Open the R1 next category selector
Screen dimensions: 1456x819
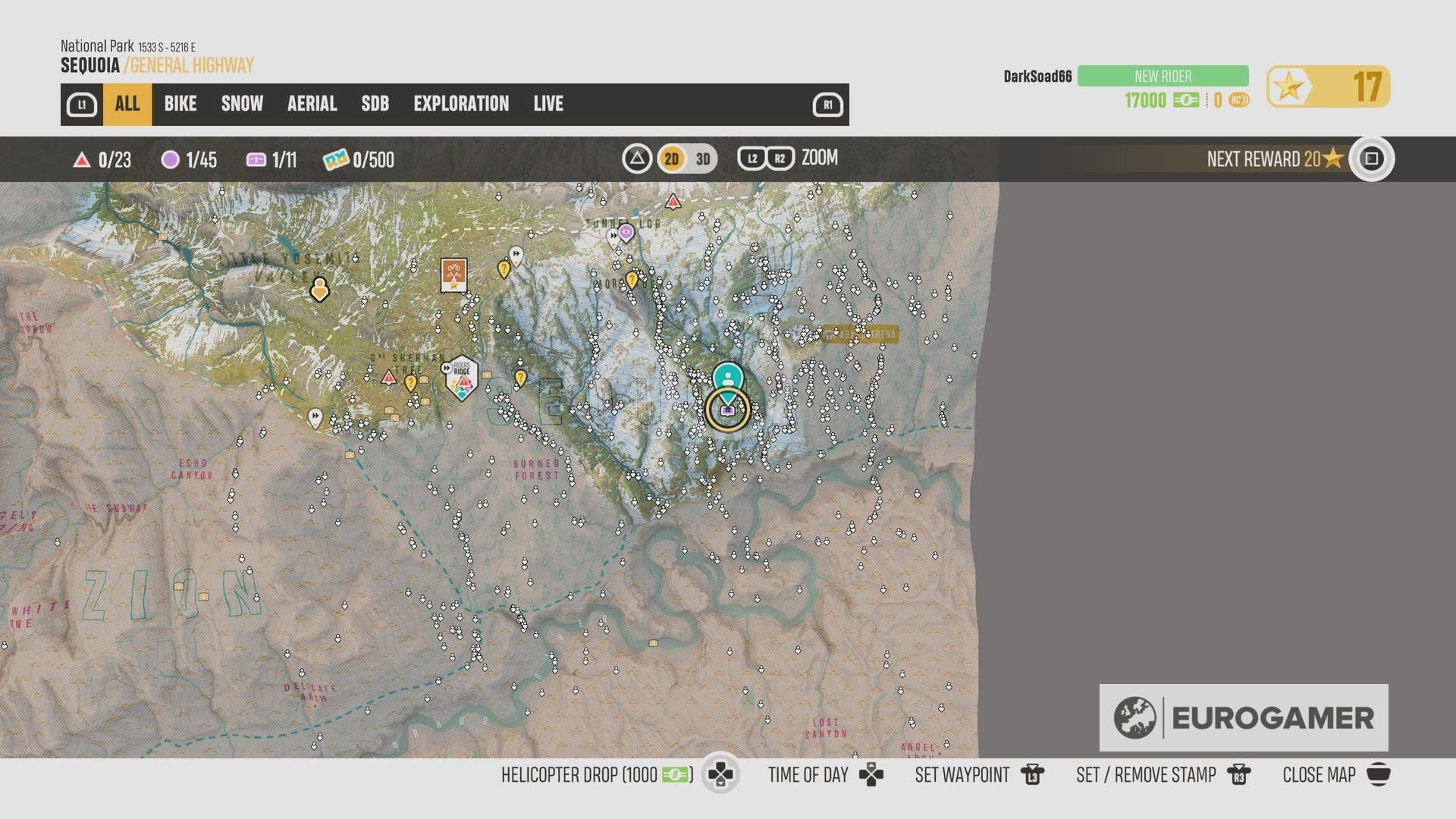coord(827,104)
